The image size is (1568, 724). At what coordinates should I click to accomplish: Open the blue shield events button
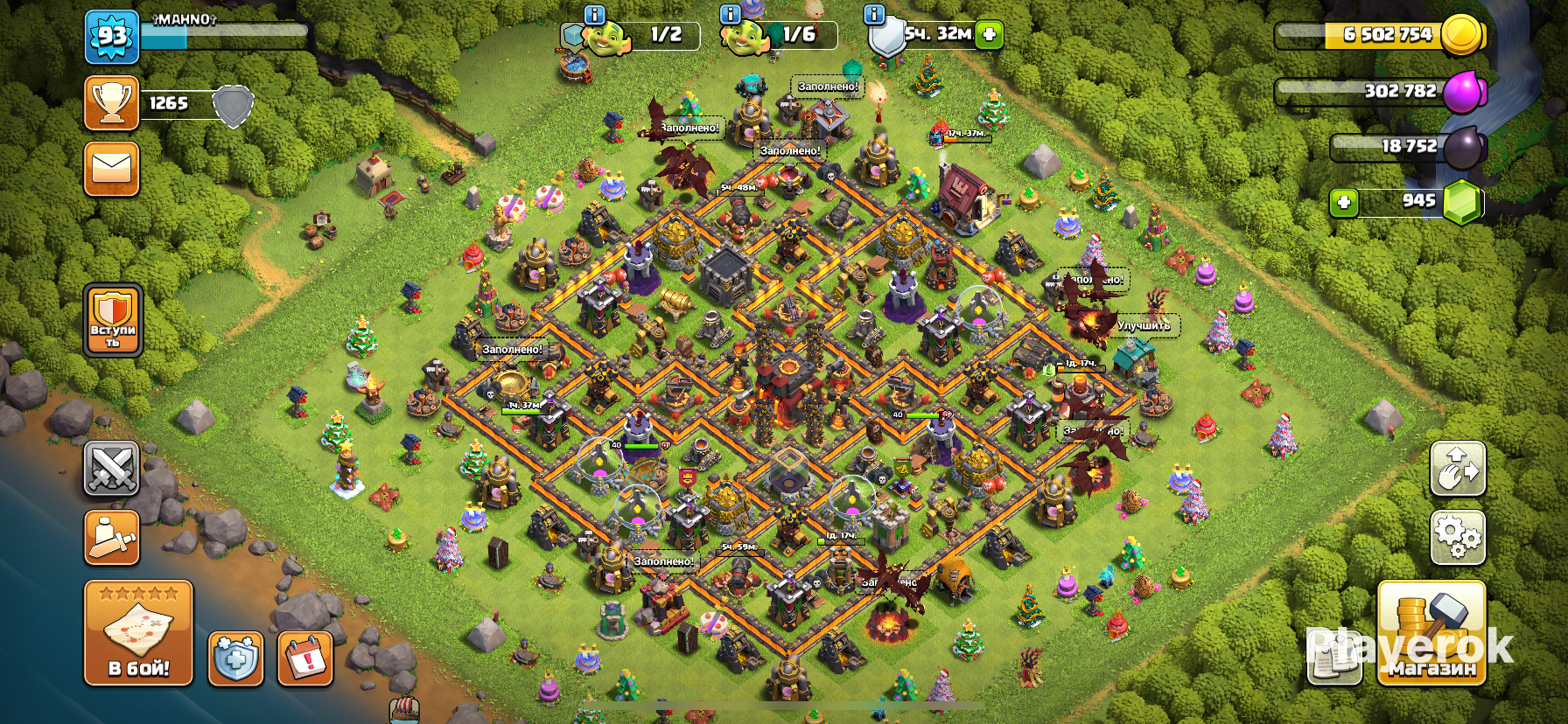235,658
